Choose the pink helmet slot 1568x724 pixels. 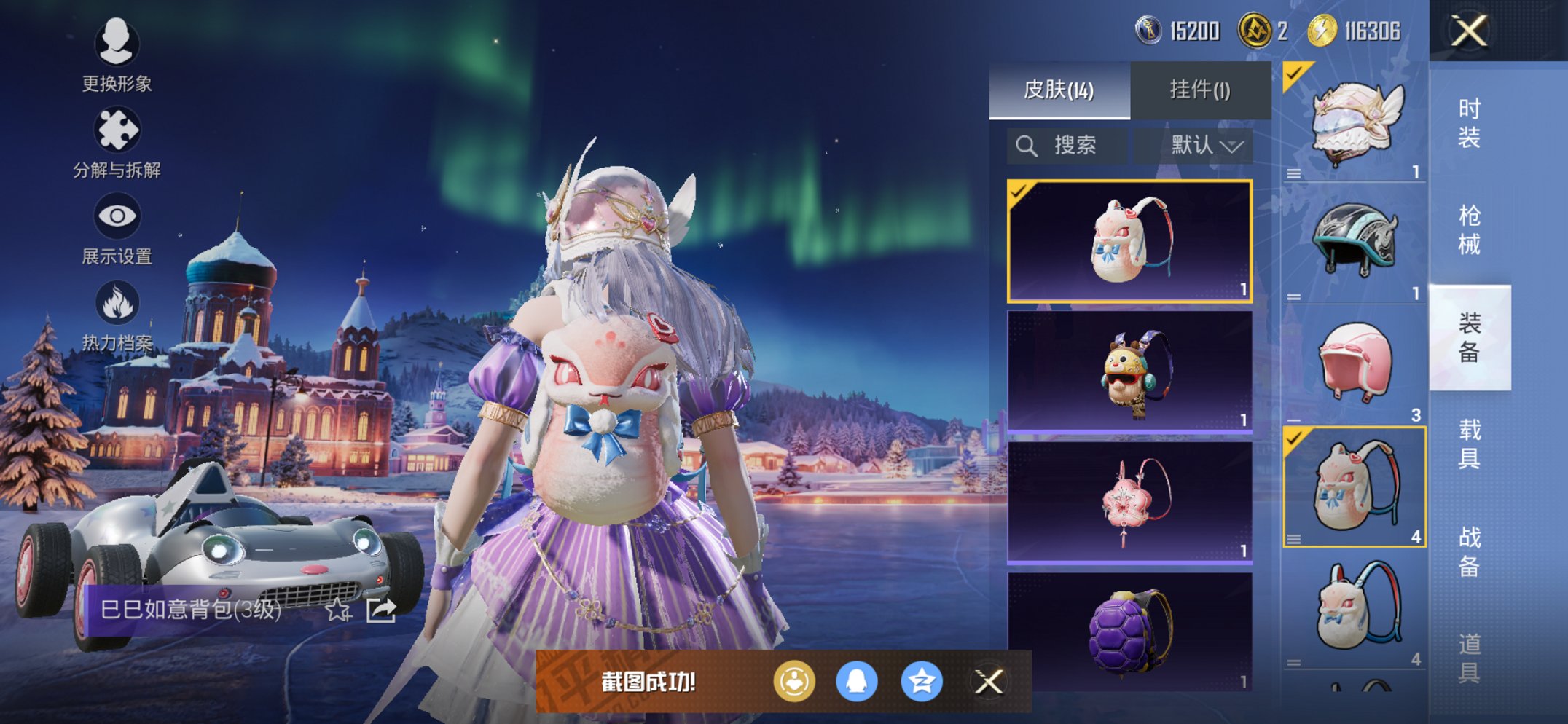pyautogui.click(x=1354, y=363)
